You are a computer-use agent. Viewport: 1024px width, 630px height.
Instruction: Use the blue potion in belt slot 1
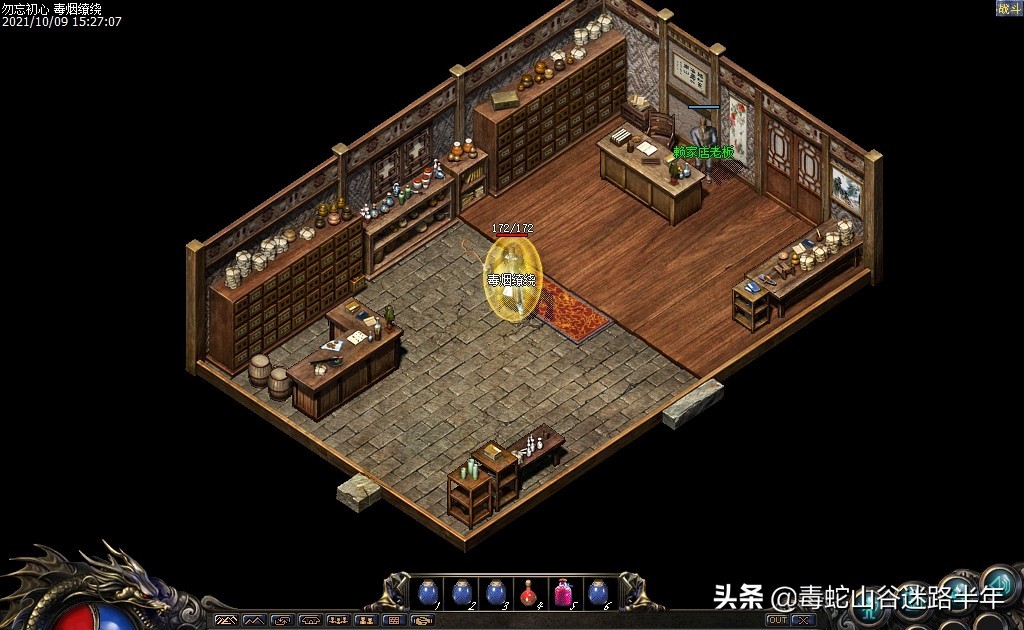[429, 593]
